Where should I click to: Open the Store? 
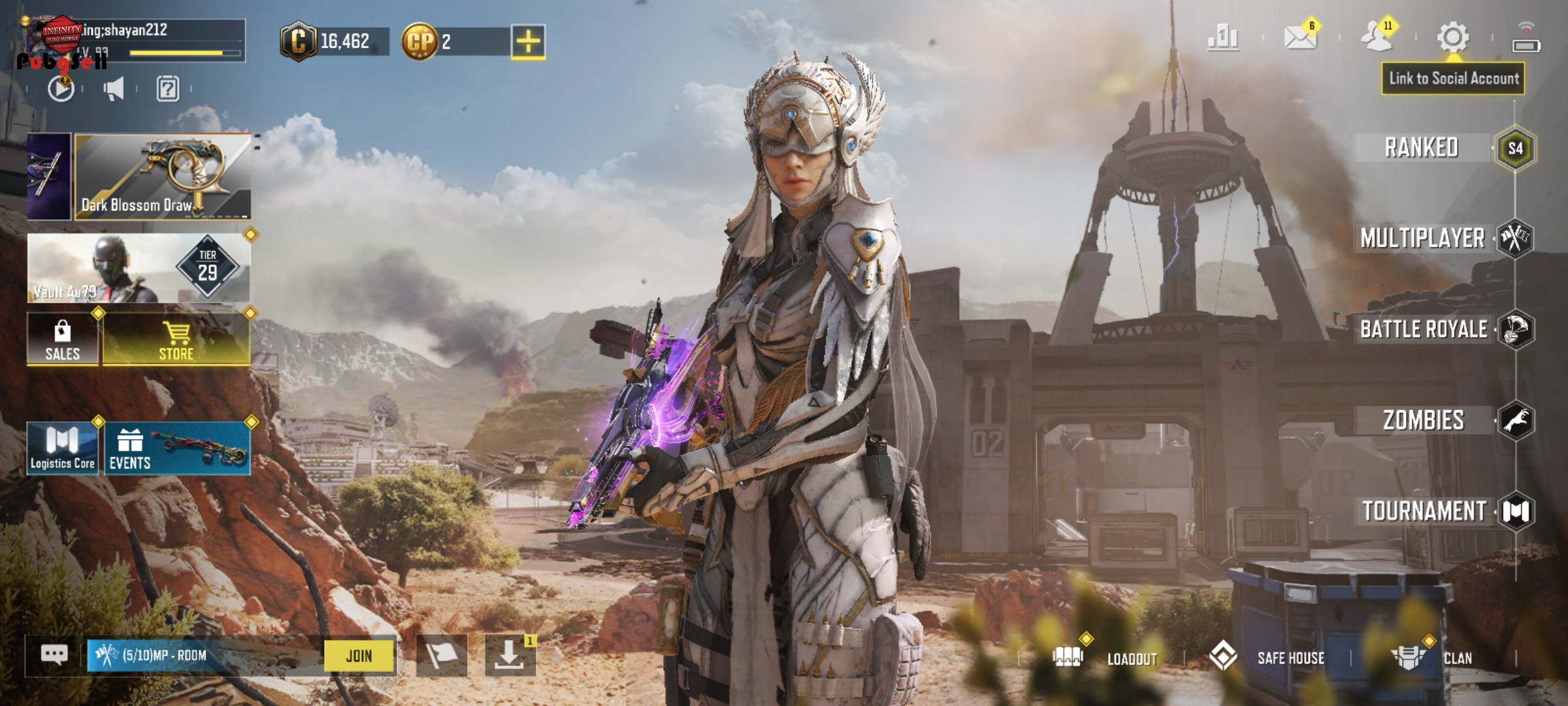tap(176, 339)
